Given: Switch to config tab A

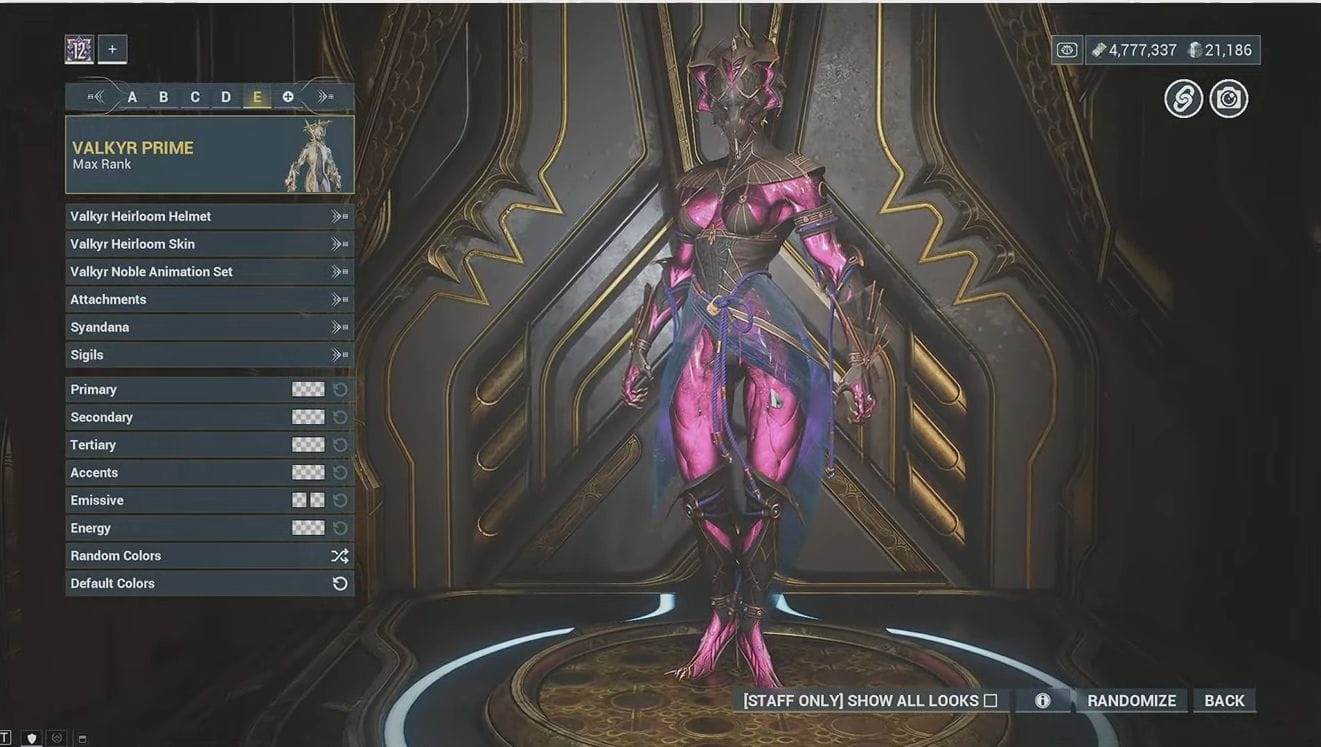Looking at the screenshot, I should [x=131, y=96].
